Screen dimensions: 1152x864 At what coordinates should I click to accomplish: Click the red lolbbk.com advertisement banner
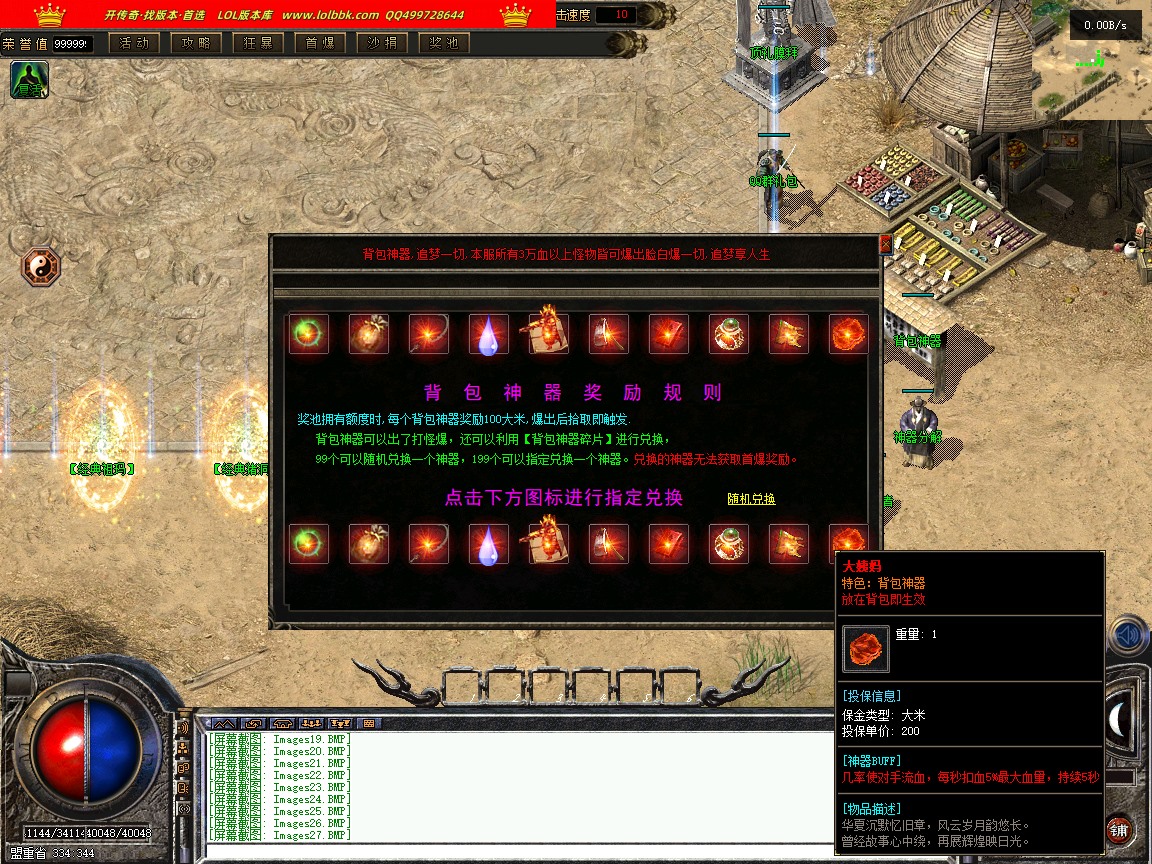pyautogui.click(x=278, y=14)
